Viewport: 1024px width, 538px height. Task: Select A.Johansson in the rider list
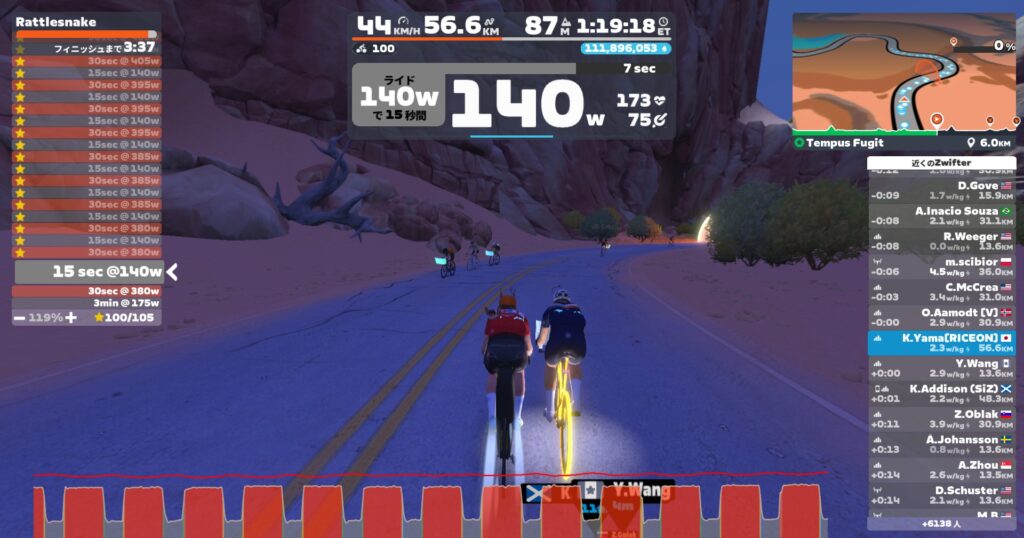pos(941,444)
